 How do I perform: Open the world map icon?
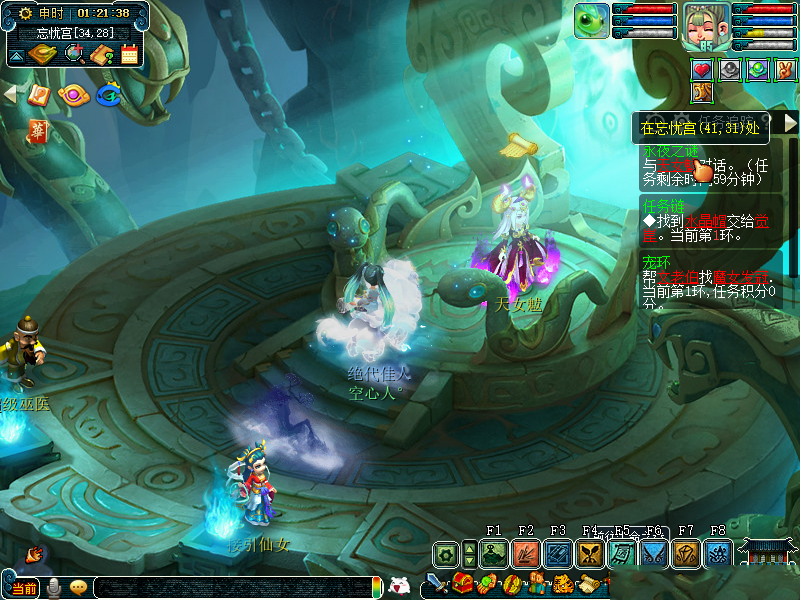[x=43, y=53]
